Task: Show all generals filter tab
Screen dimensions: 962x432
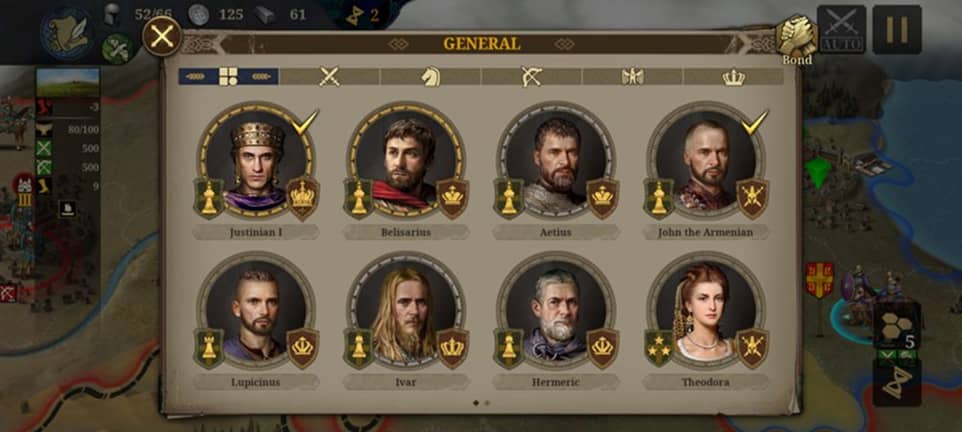Action: pyautogui.click(x=228, y=76)
